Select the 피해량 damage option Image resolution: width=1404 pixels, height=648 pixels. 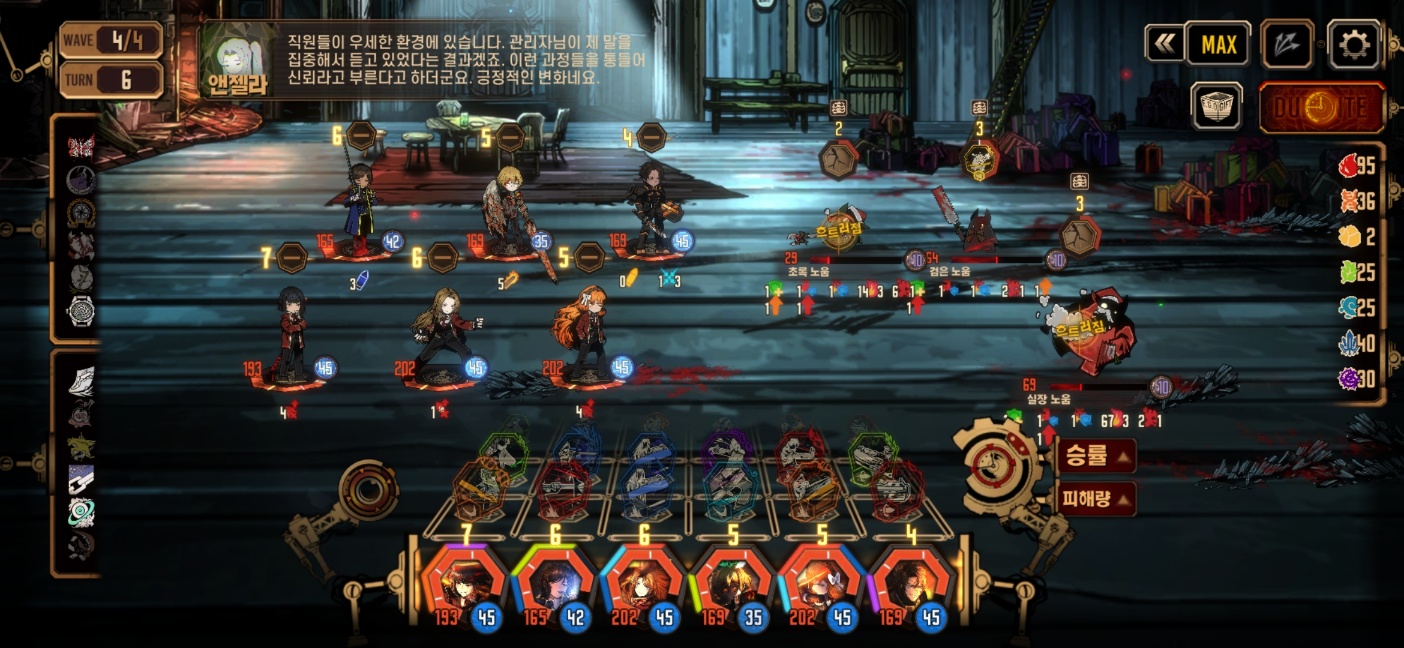coord(1096,497)
